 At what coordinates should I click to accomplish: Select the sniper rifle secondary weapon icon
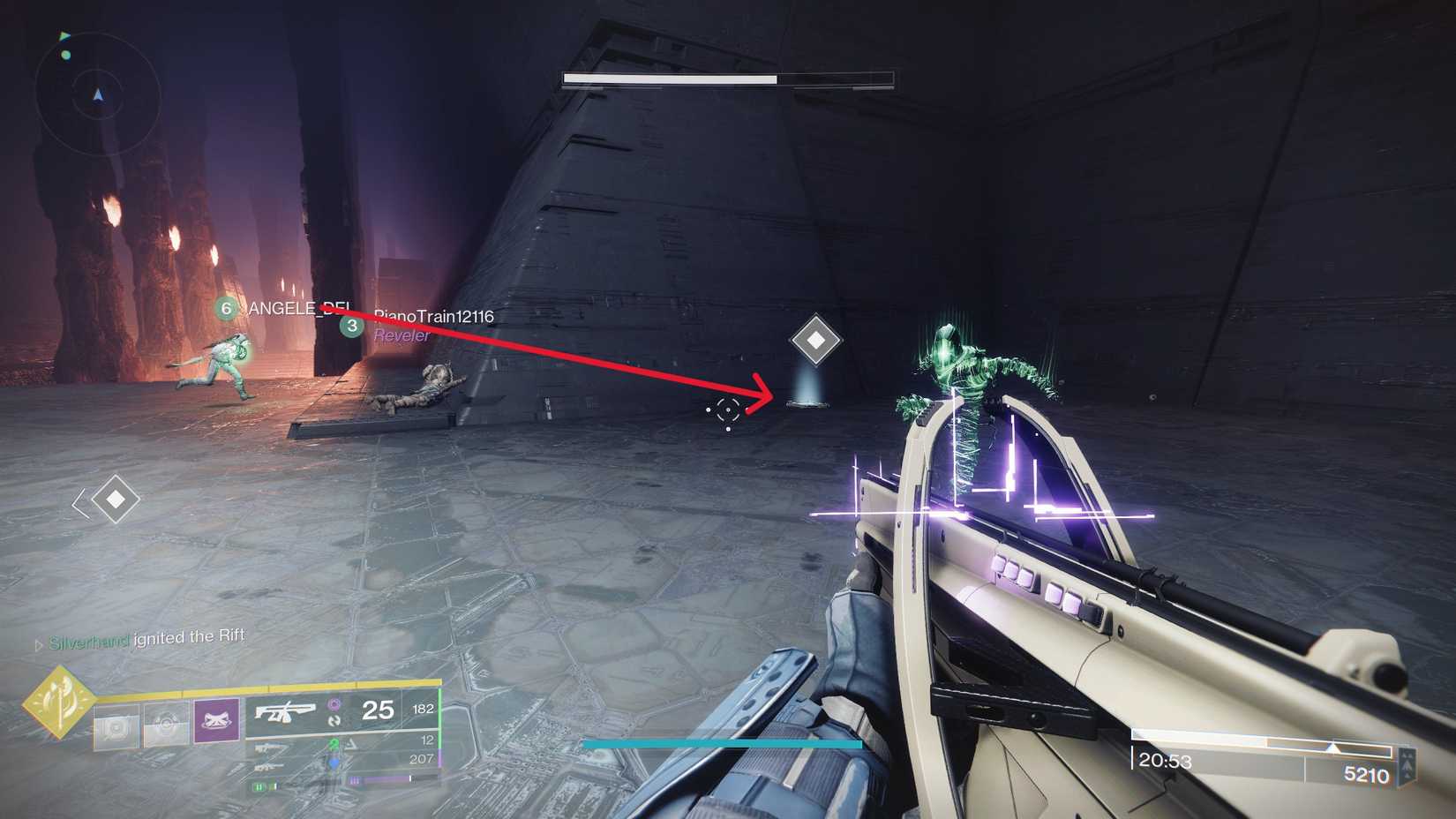[270, 748]
